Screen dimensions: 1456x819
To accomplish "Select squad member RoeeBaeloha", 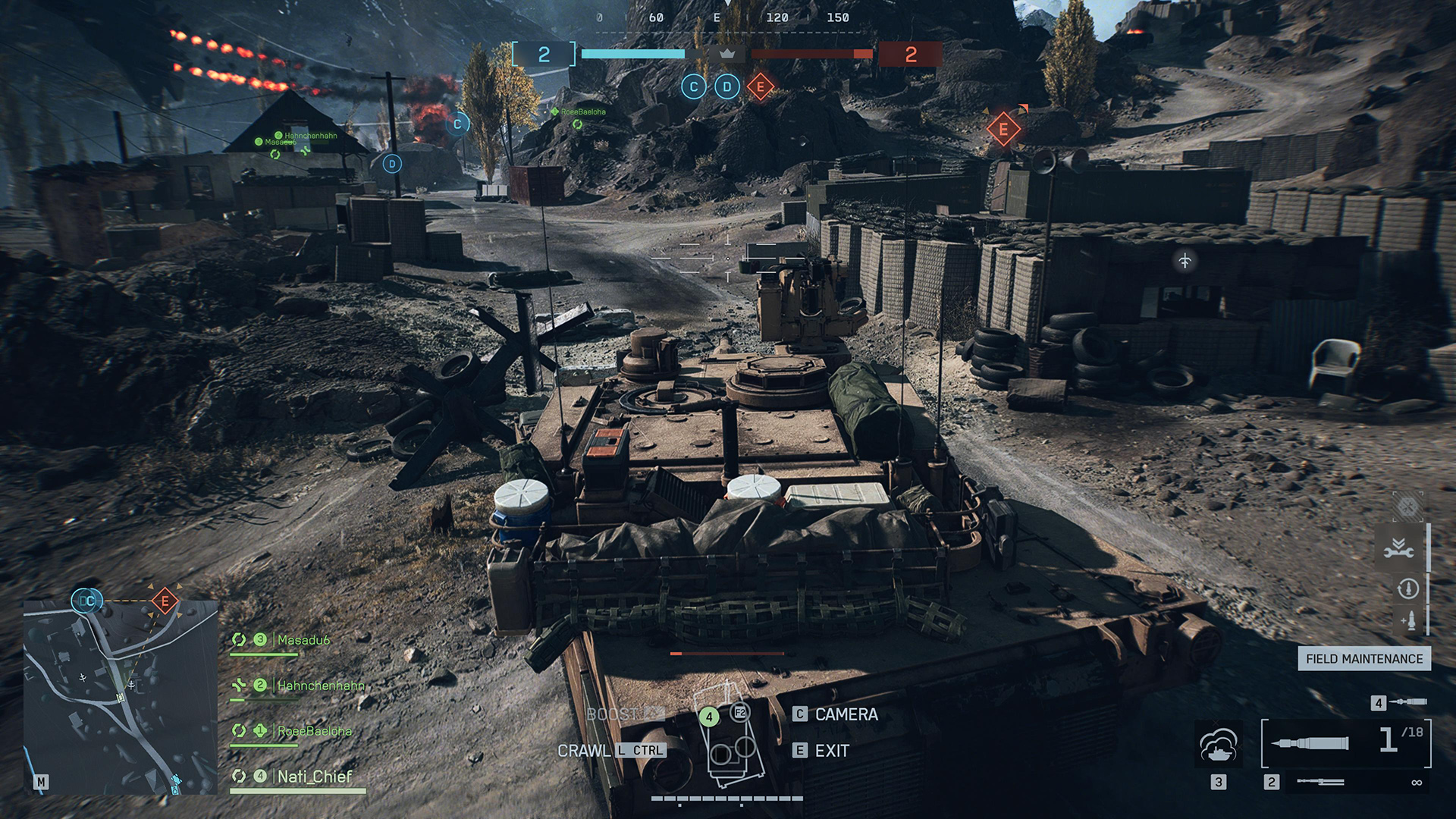I will [x=314, y=731].
